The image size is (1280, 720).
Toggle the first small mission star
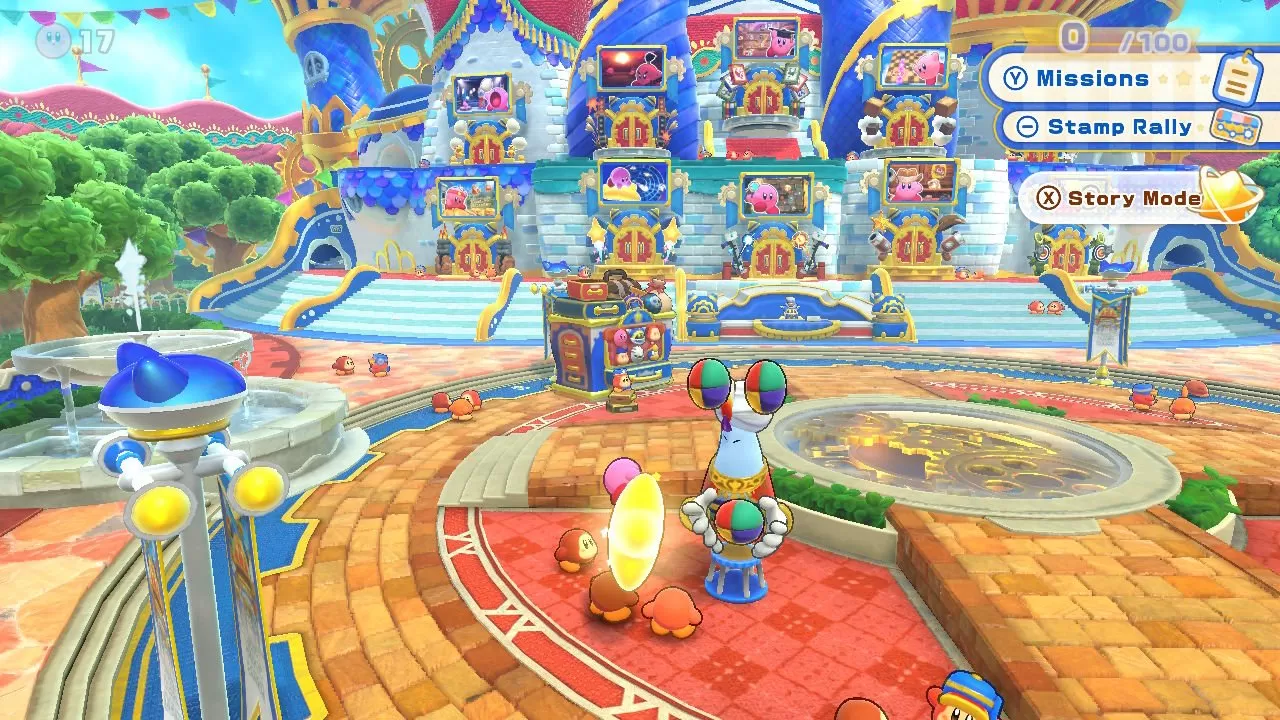1162,78
